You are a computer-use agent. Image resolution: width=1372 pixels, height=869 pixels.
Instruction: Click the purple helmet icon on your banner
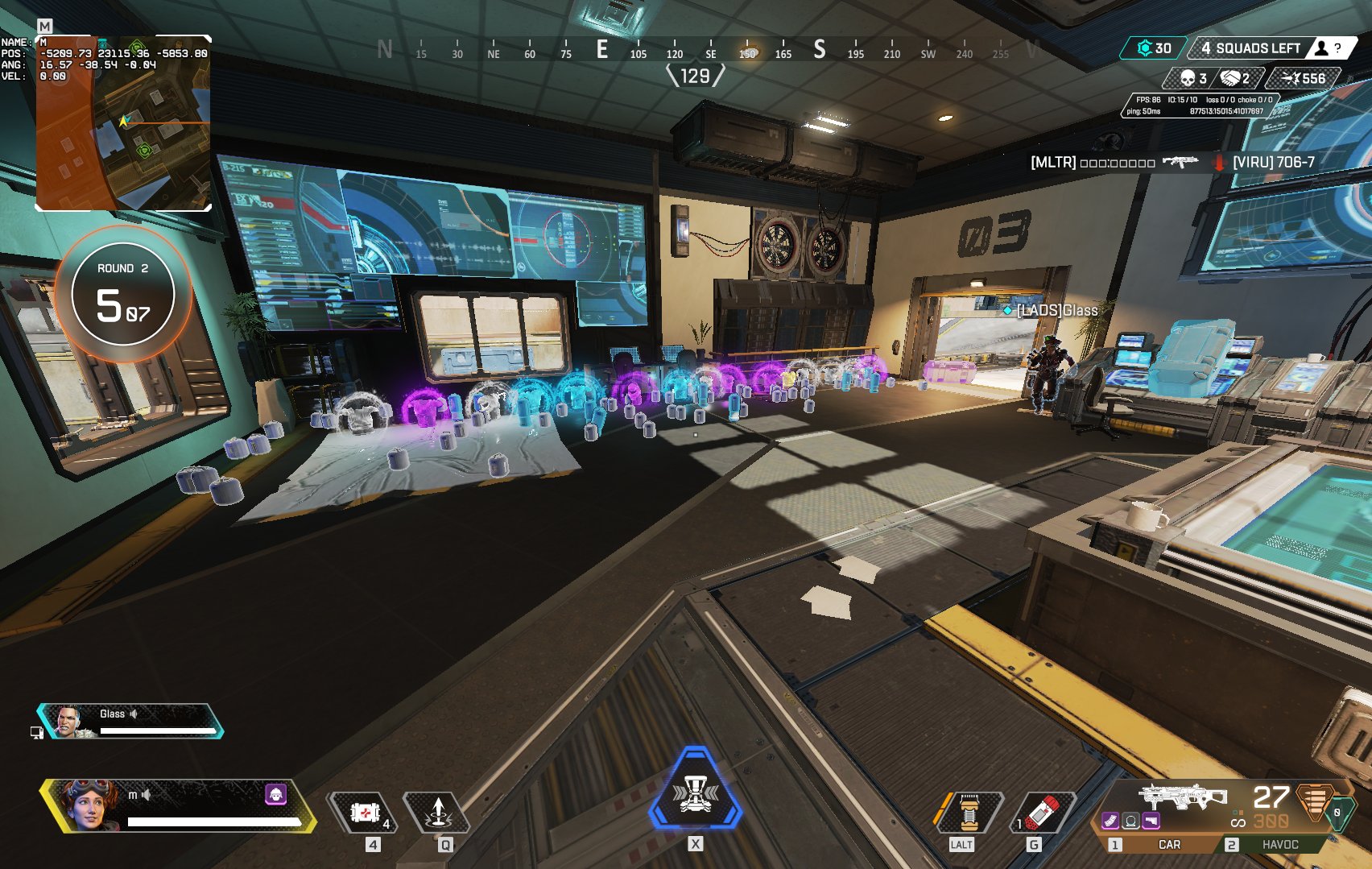[x=277, y=796]
